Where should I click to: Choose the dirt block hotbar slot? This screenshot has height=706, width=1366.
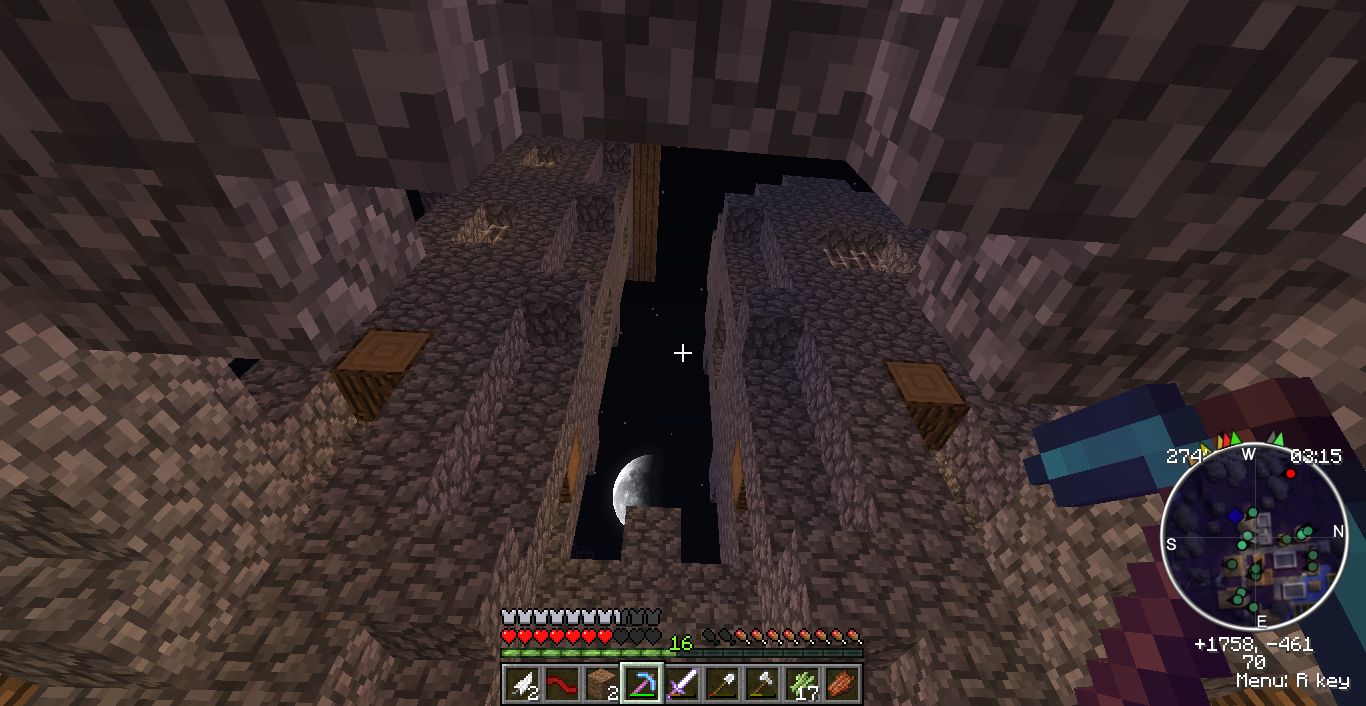[601, 684]
